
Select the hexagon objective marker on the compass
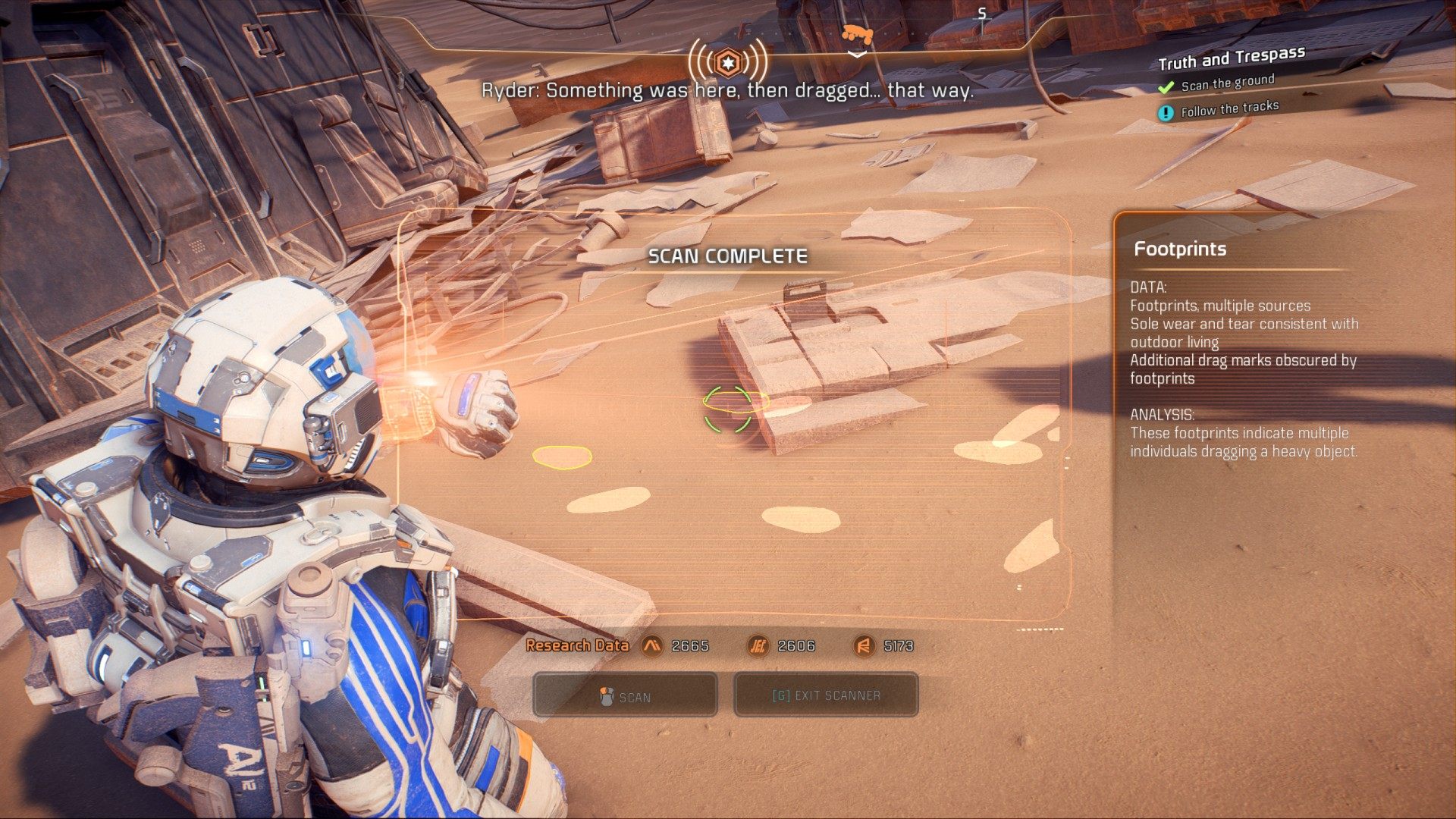click(x=727, y=62)
